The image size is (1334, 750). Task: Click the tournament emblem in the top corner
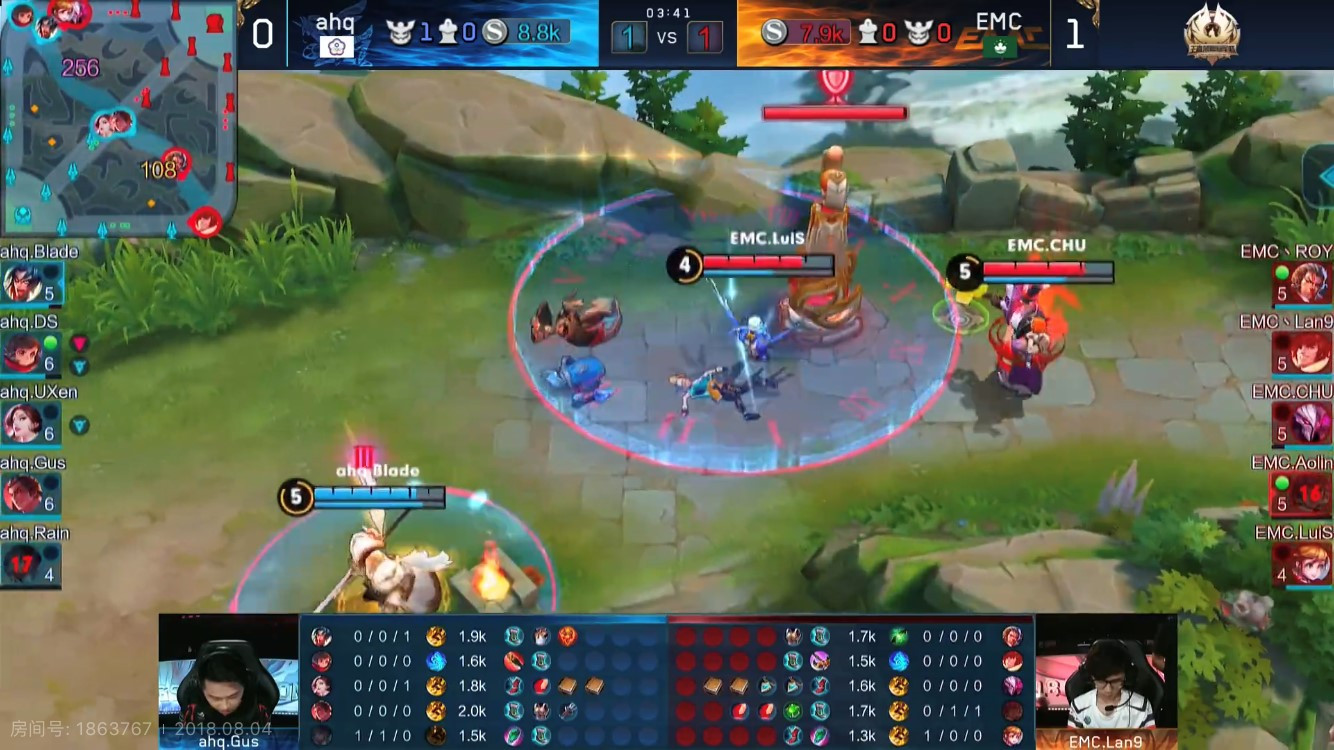coord(1212,35)
